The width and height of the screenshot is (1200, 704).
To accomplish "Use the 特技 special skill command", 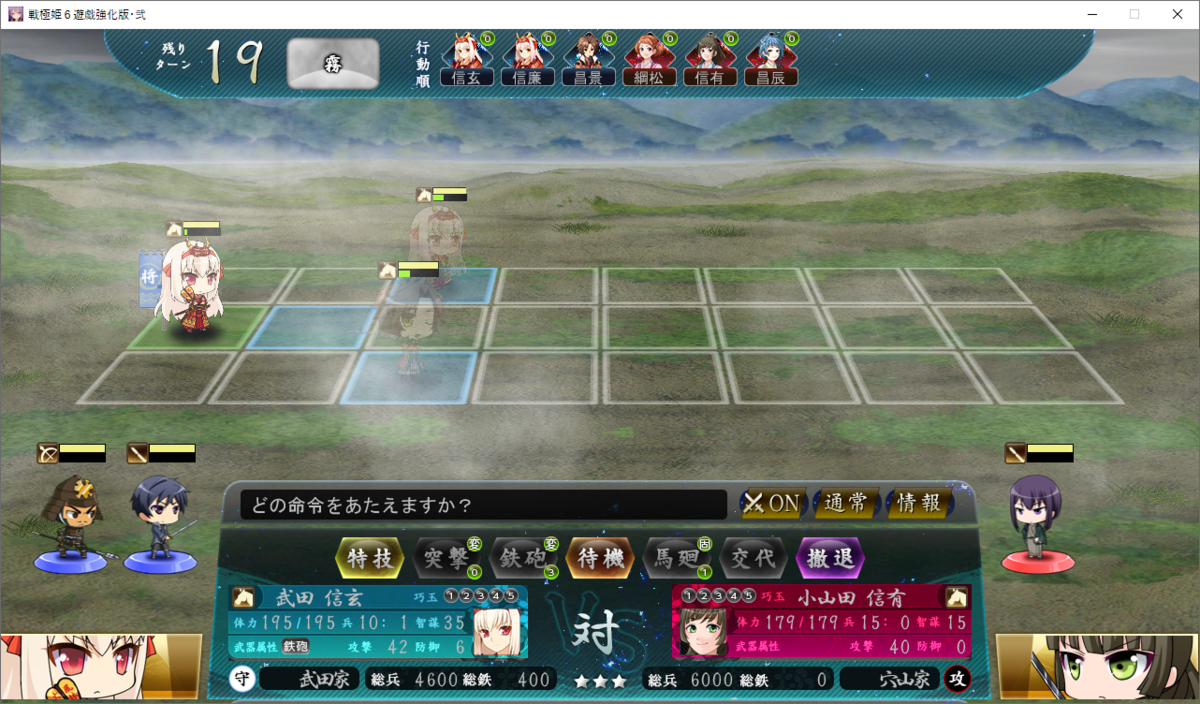I will 371,558.
